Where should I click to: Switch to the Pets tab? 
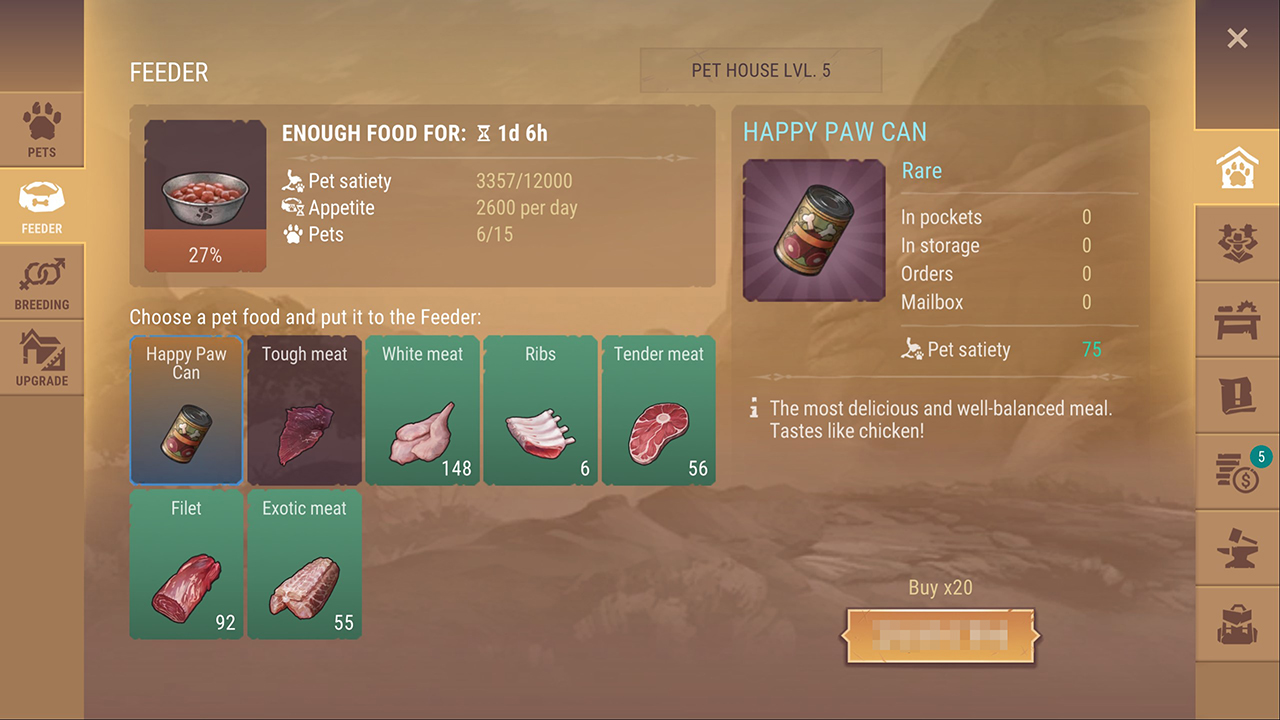point(42,130)
